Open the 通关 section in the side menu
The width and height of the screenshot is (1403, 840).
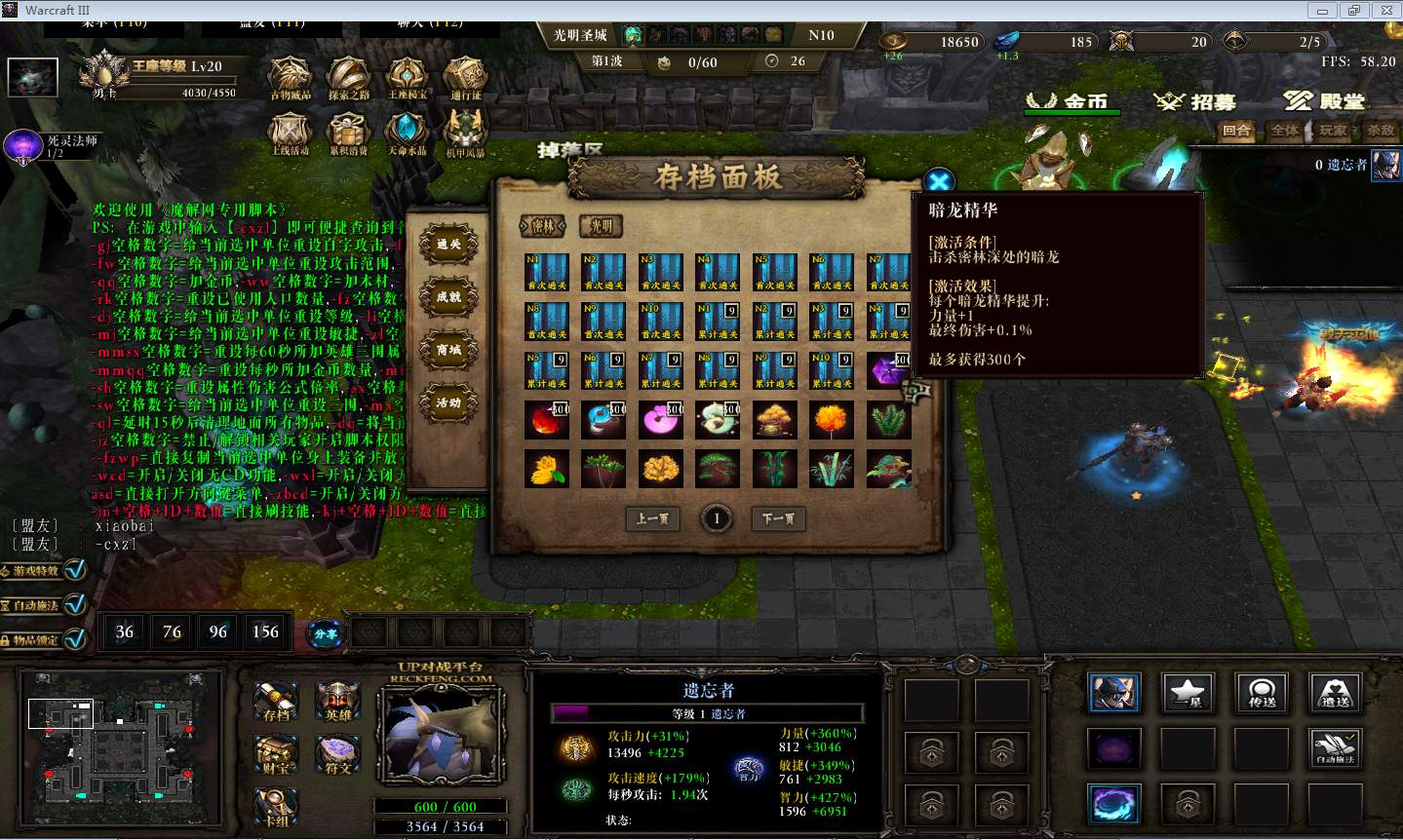(448, 244)
